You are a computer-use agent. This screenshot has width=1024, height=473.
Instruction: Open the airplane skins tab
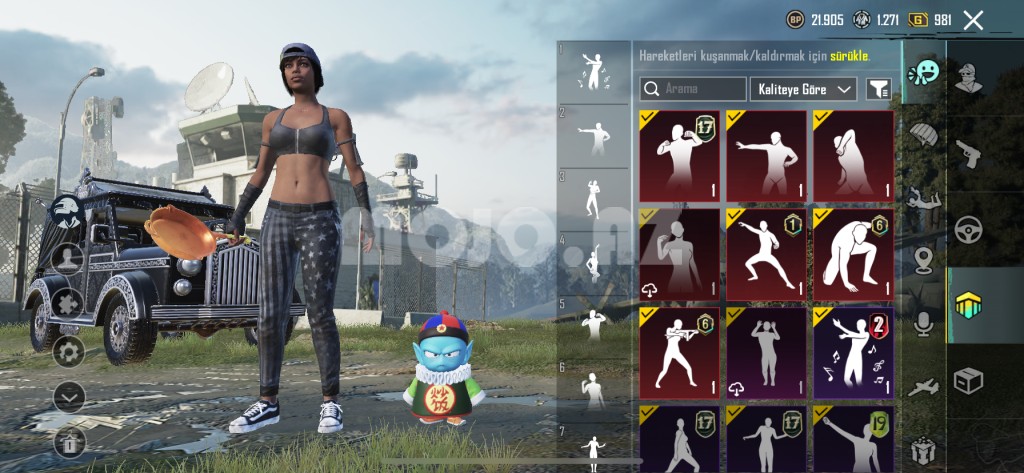tap(923, 387)
